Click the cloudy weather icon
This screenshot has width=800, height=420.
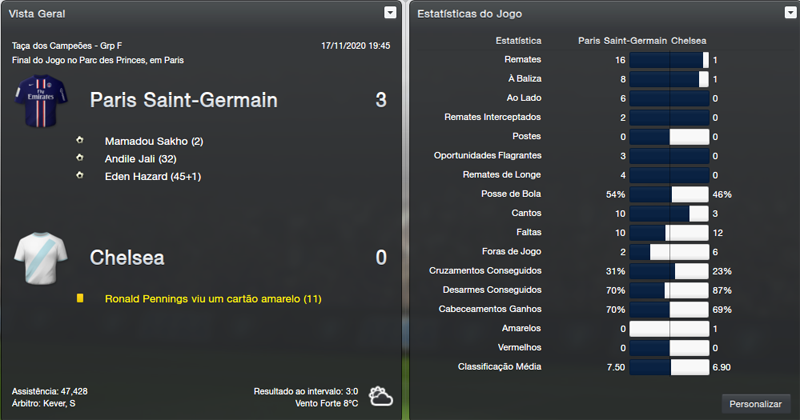click(x=380, y=396)
